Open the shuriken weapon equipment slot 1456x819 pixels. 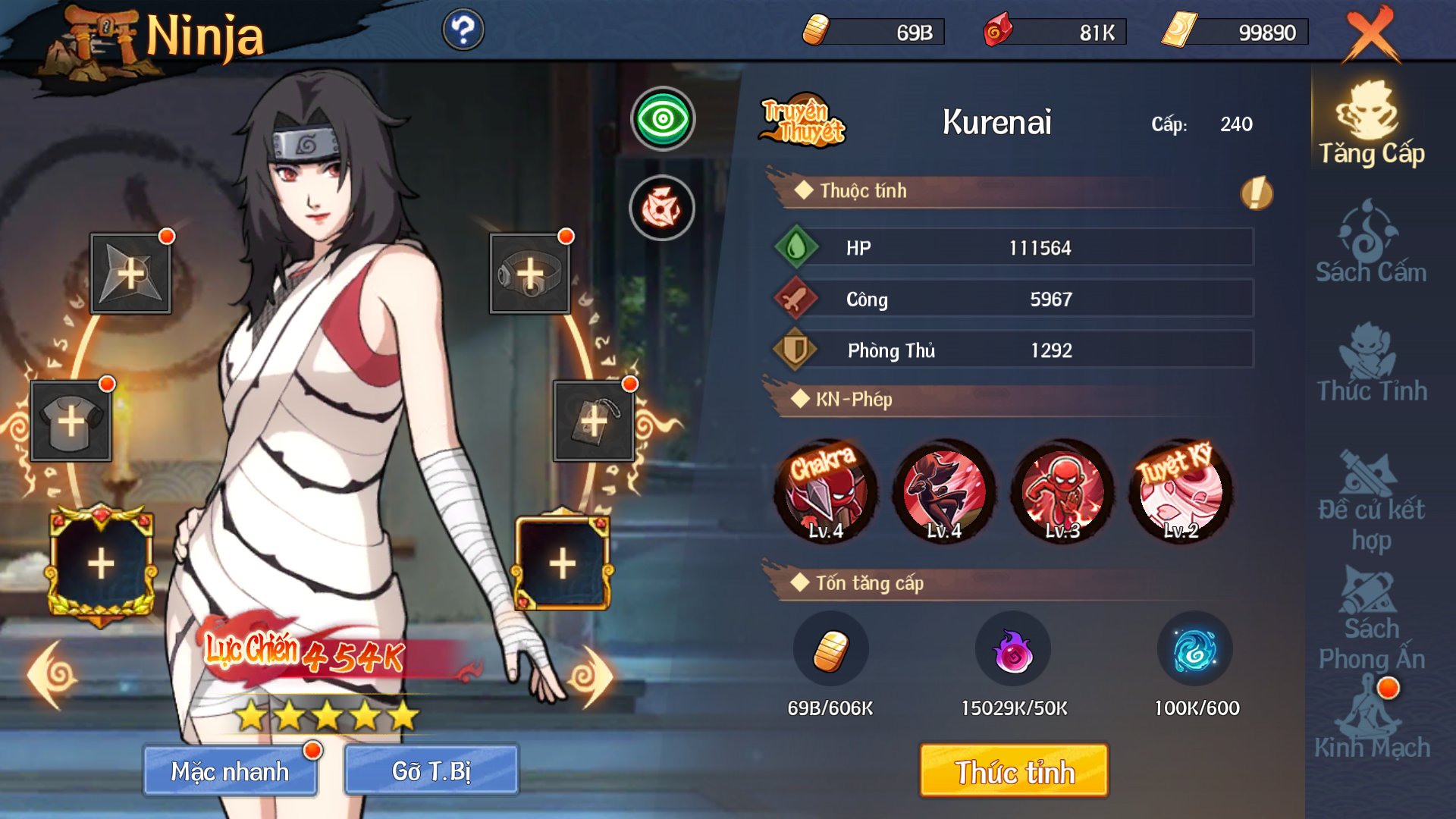click(130, 273)
